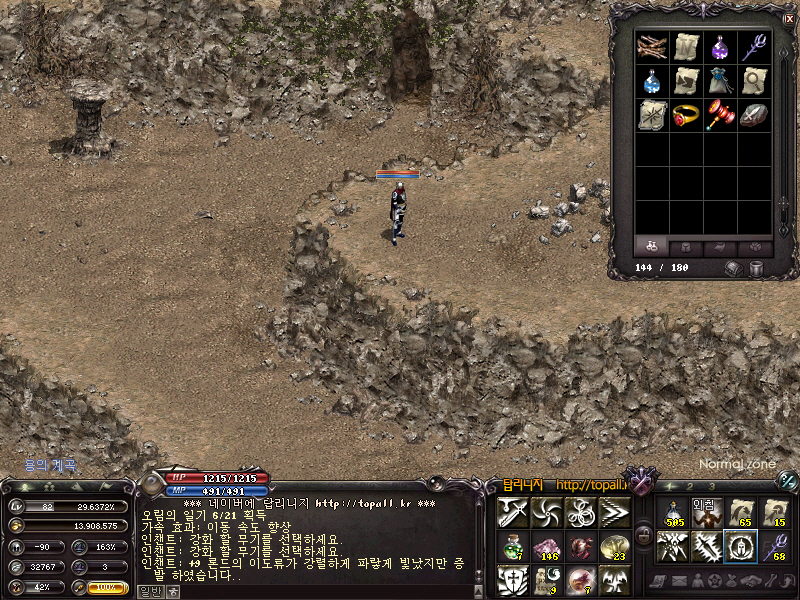Switch to hotbar page 2
Image resolution: width=800 pixels, height=600 pixels.
click(688, 486)
